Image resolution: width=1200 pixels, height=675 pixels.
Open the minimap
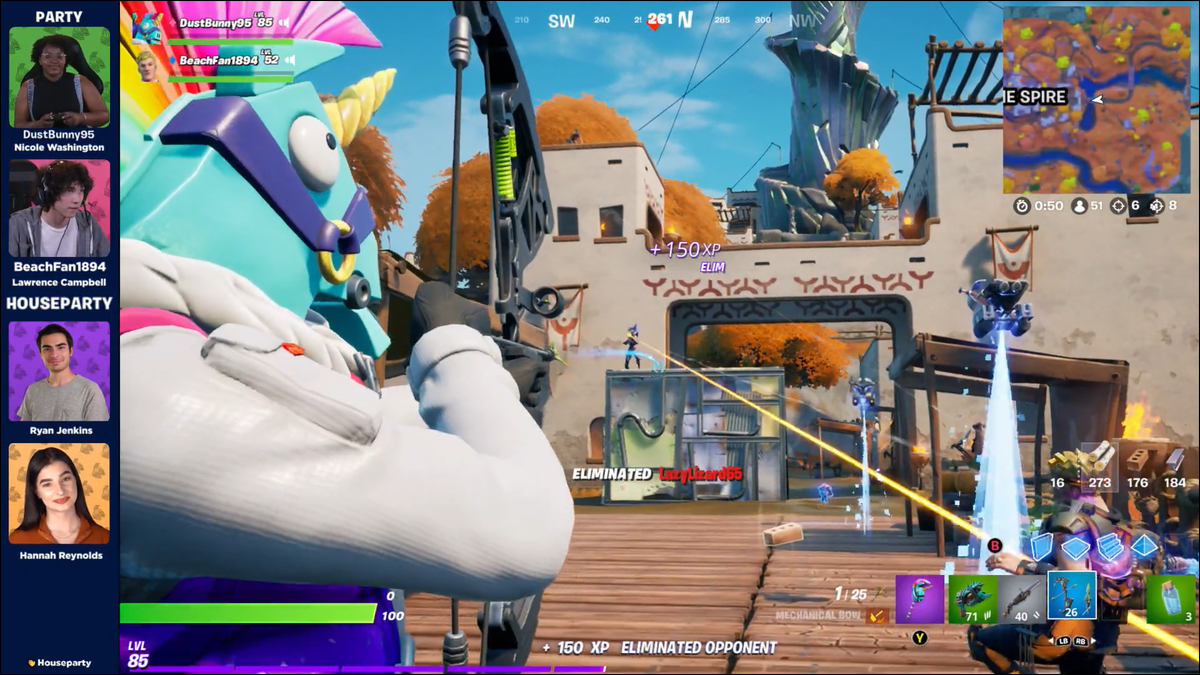coord(1097,100)
